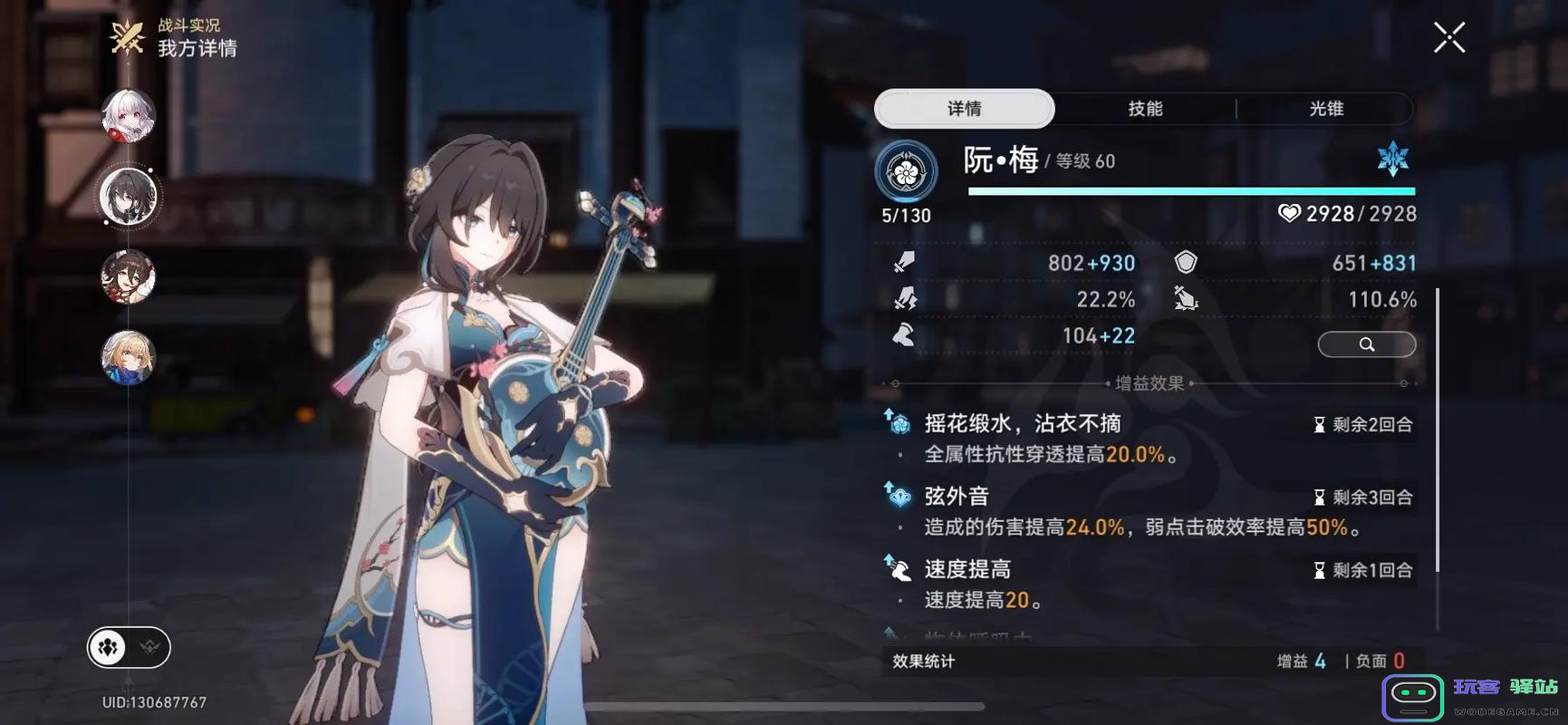Open the 光锥 tab
The height and width of the screenshot is (725, 1568).
pyautogui.click(x=1325, y=109)
